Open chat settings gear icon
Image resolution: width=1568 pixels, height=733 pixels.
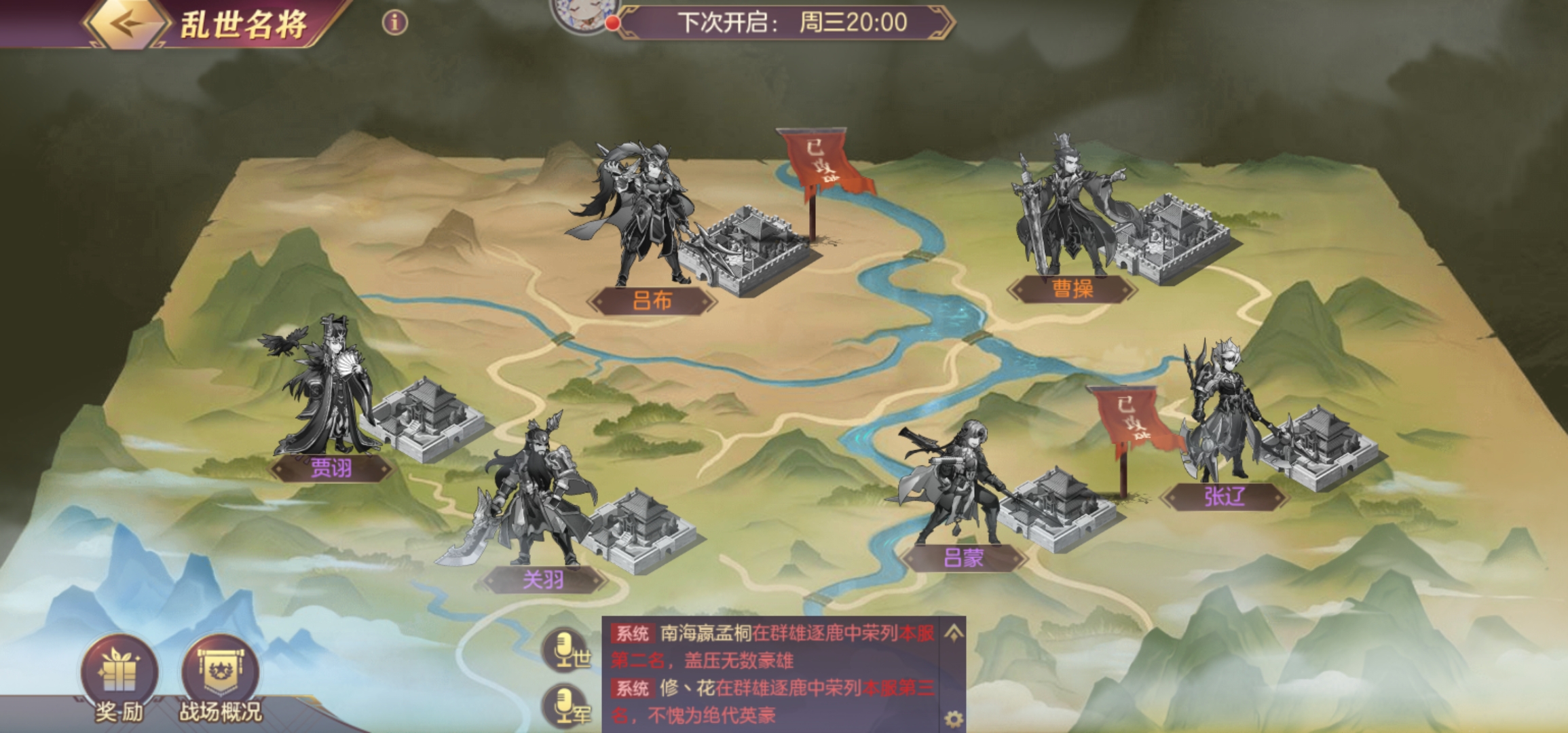coord(953,718)
